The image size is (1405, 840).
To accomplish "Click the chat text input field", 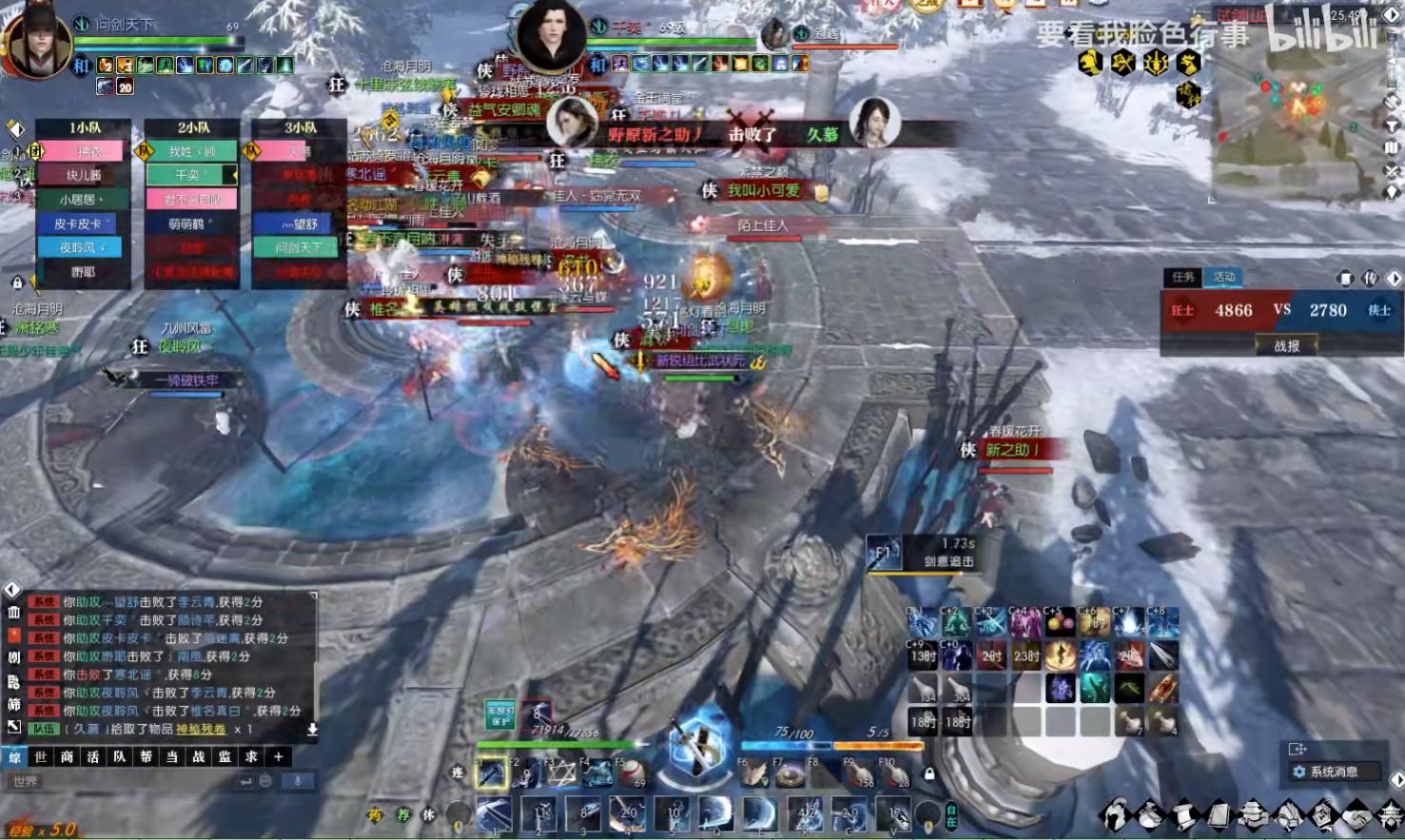I will pos(124,781).
